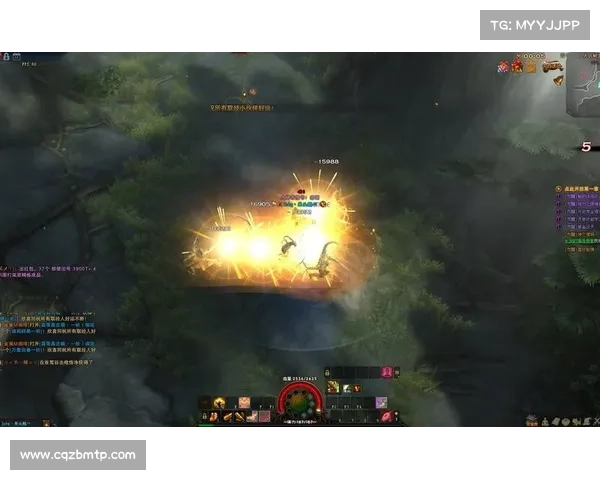
Task: Open the quest tracker header line
Action: [578, 188]
